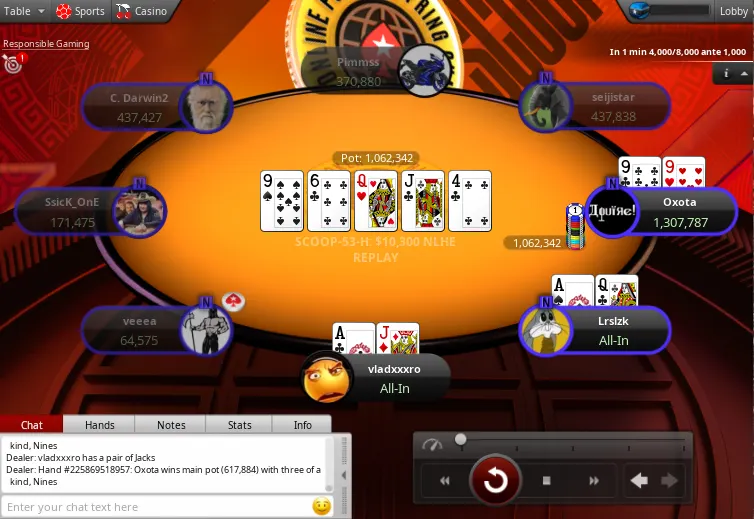
Task: Select the Info tab
Action: (302, 425)
